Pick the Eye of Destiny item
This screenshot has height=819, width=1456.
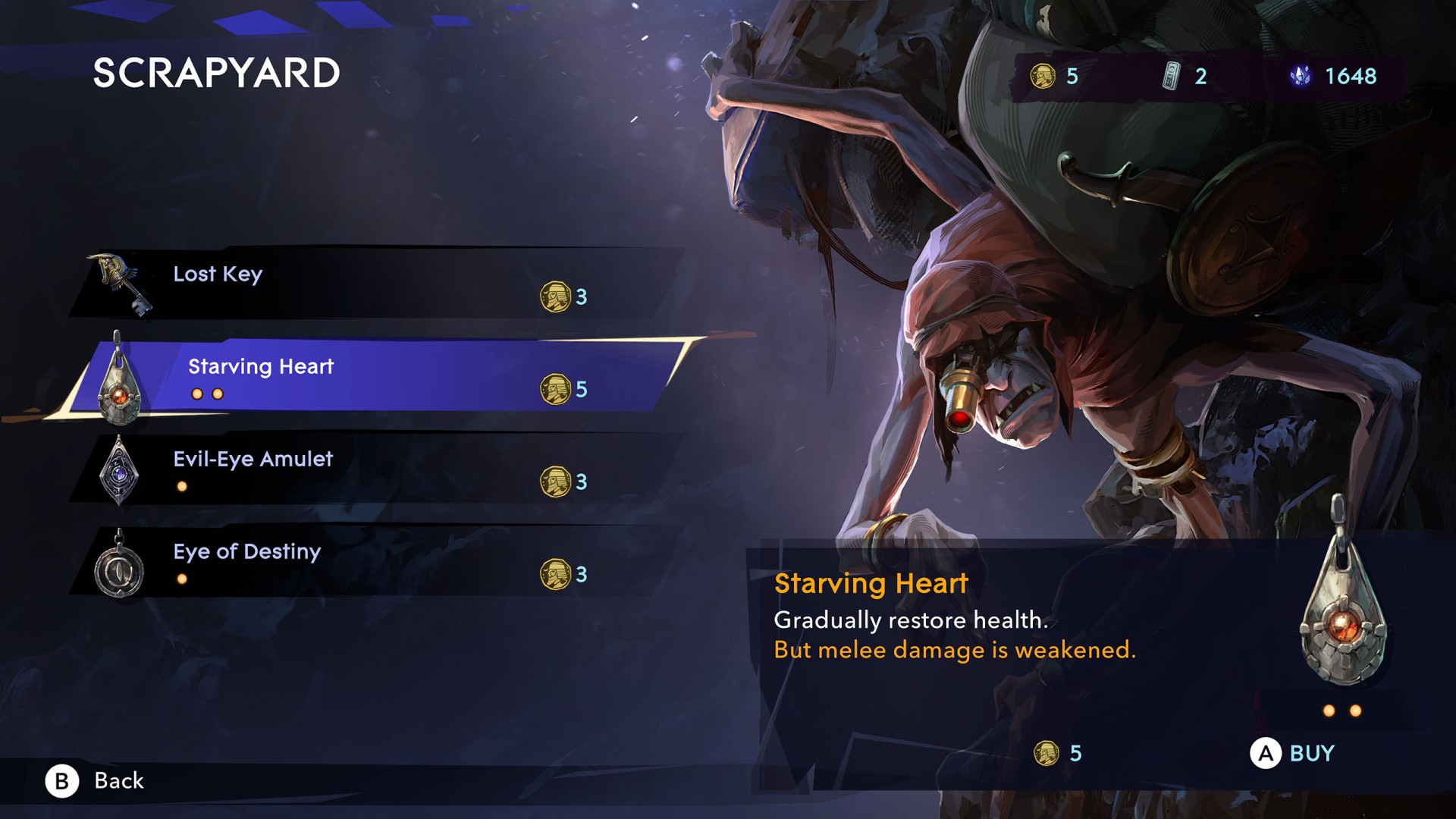pos(372,560)
